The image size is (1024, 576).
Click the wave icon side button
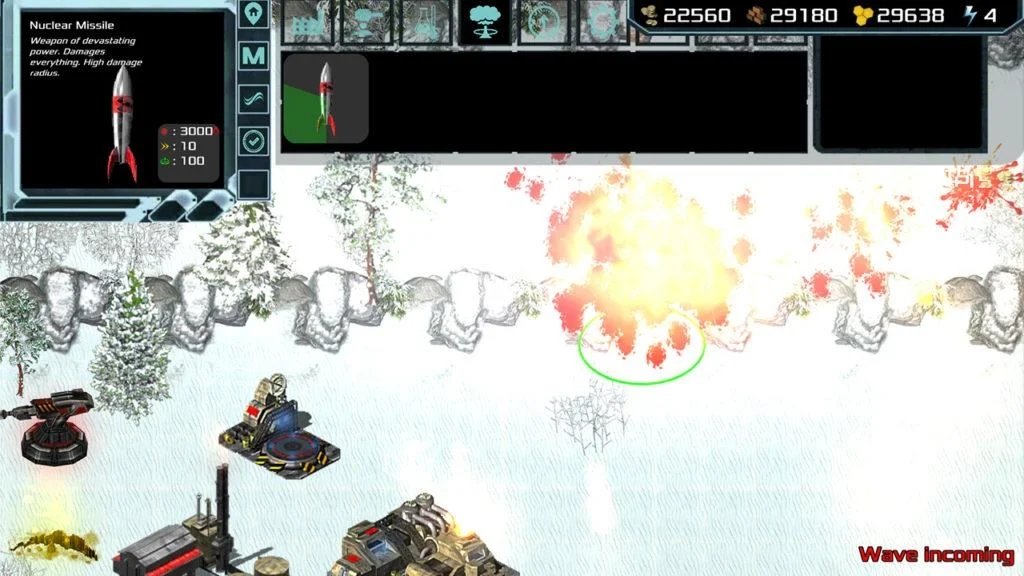(254, 98)
